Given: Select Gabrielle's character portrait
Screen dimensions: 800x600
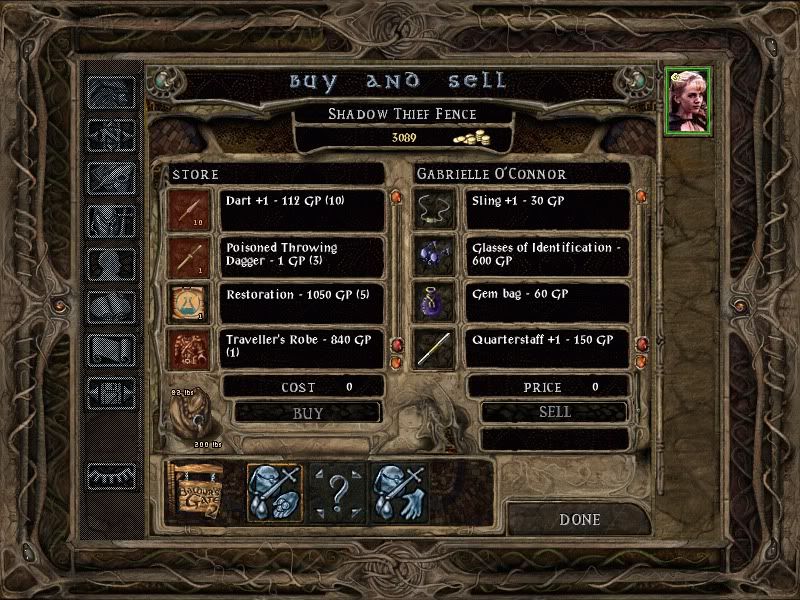Looking at the screenshot, I should coord(688,100).
